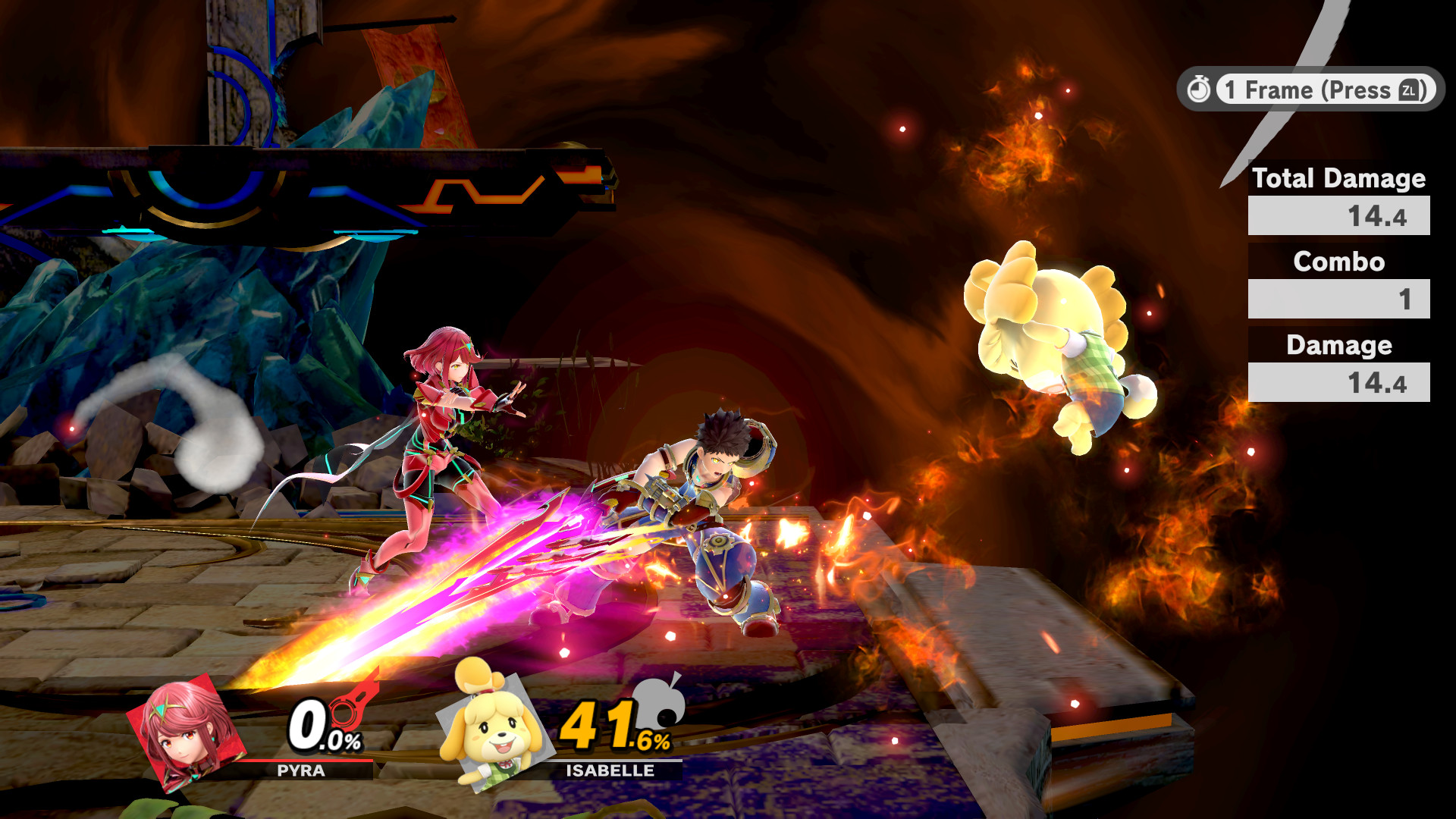Click the ZL button glyph in the frame display
The width and height of the screenshot is (1456, 819).
[1409, 91]
